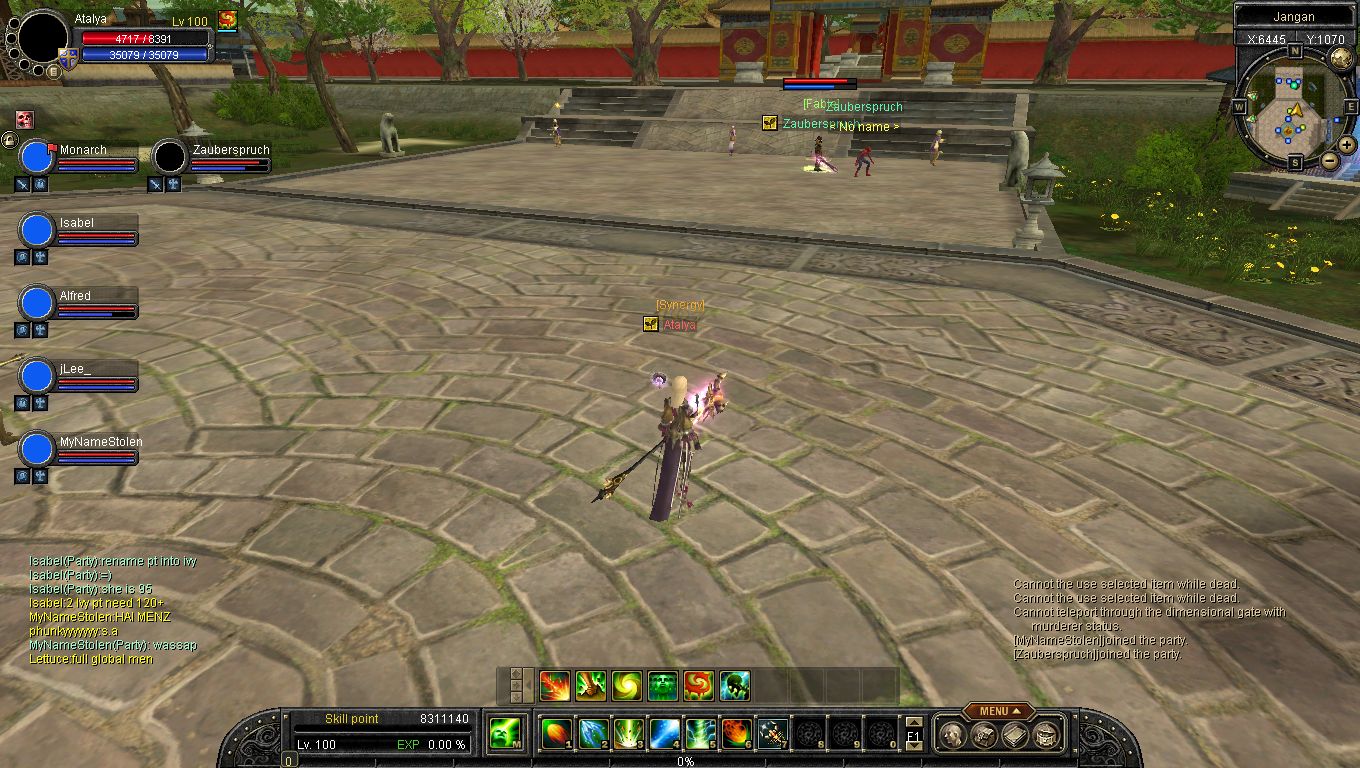Use the yellow swirl skill on upper bar

click(x=627, y=686)
